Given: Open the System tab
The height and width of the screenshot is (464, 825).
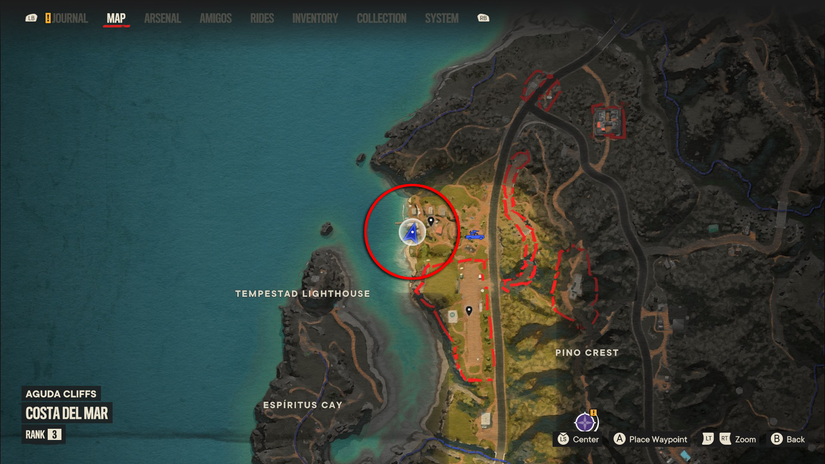Looking at the screenshot, I should point(441,18).
